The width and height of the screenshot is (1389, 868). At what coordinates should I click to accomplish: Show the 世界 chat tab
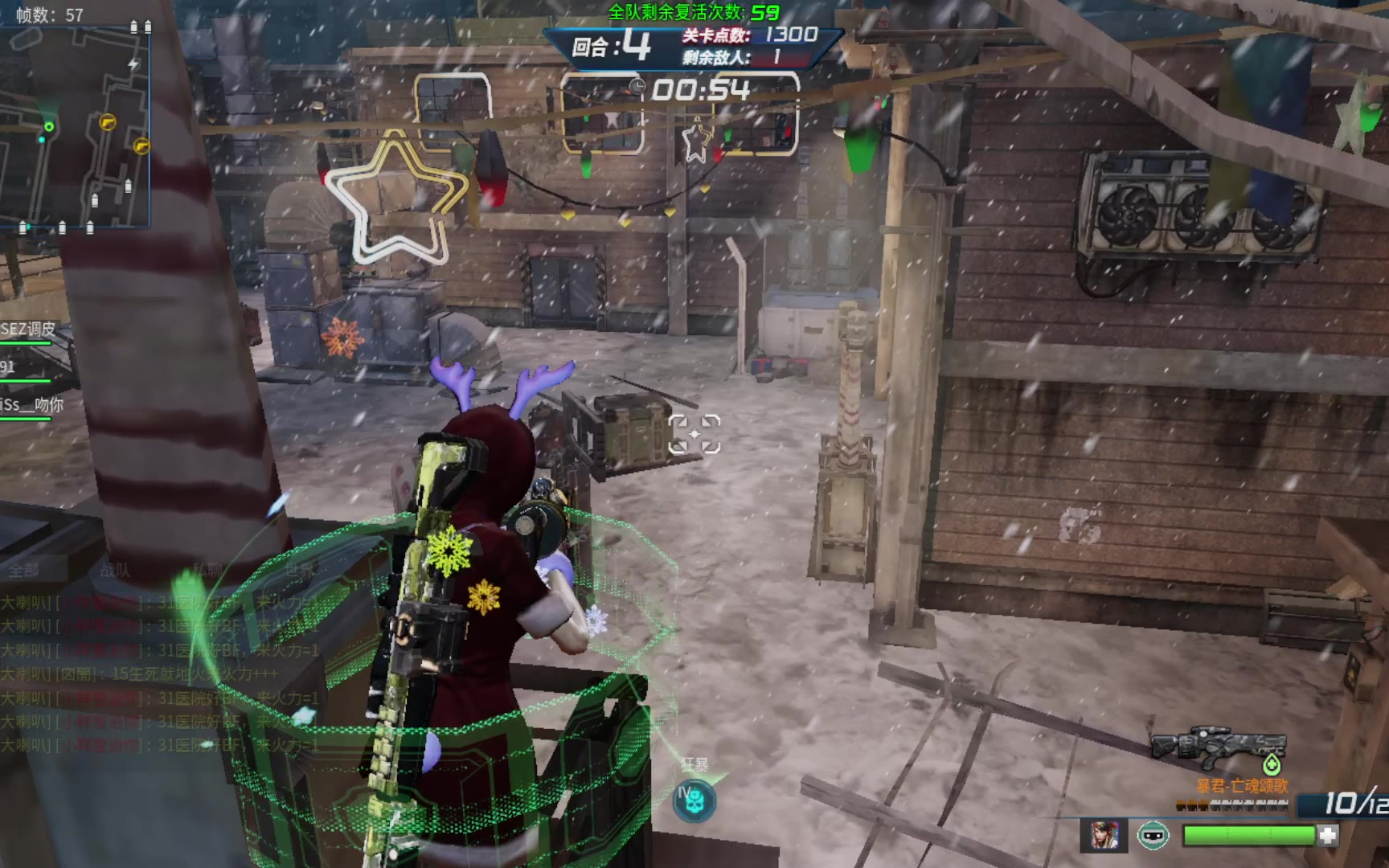(x=299, y=571)
